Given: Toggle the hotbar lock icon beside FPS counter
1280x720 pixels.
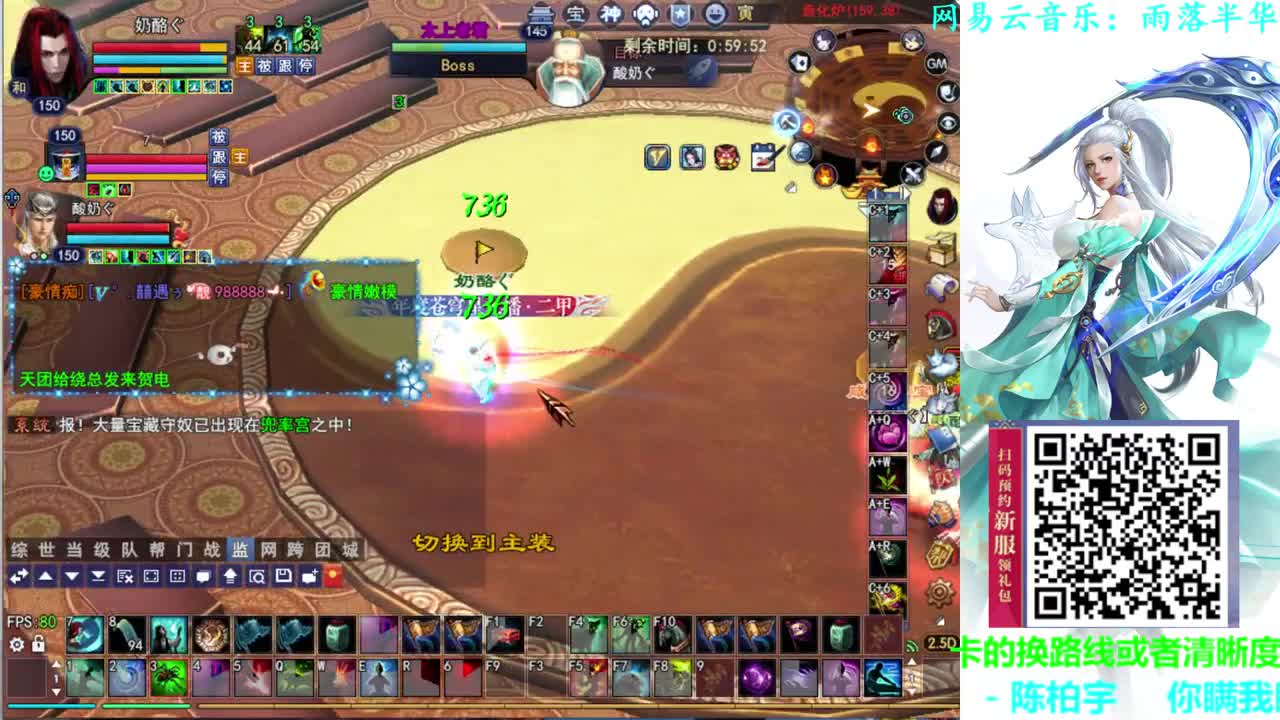Looking at the screenshot, I should (x=38, y=643).
